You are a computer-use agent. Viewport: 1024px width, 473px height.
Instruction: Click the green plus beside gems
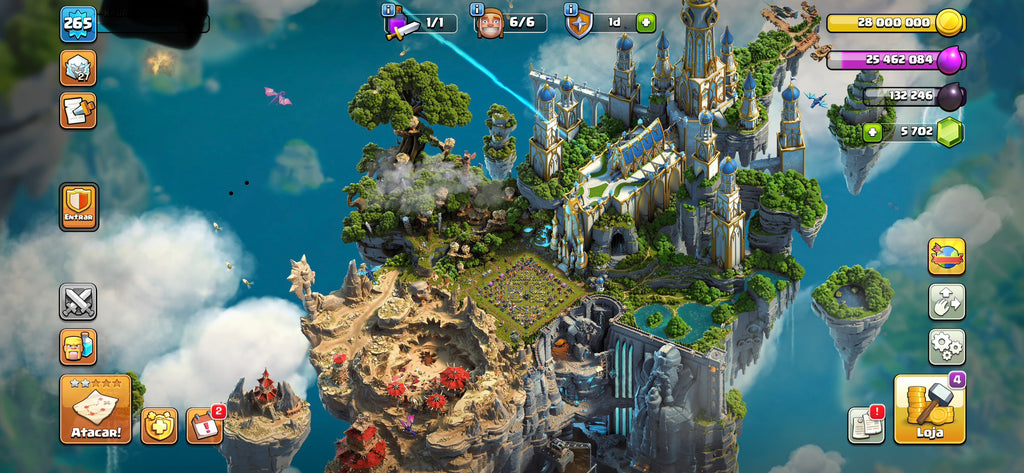pos(872,131)
